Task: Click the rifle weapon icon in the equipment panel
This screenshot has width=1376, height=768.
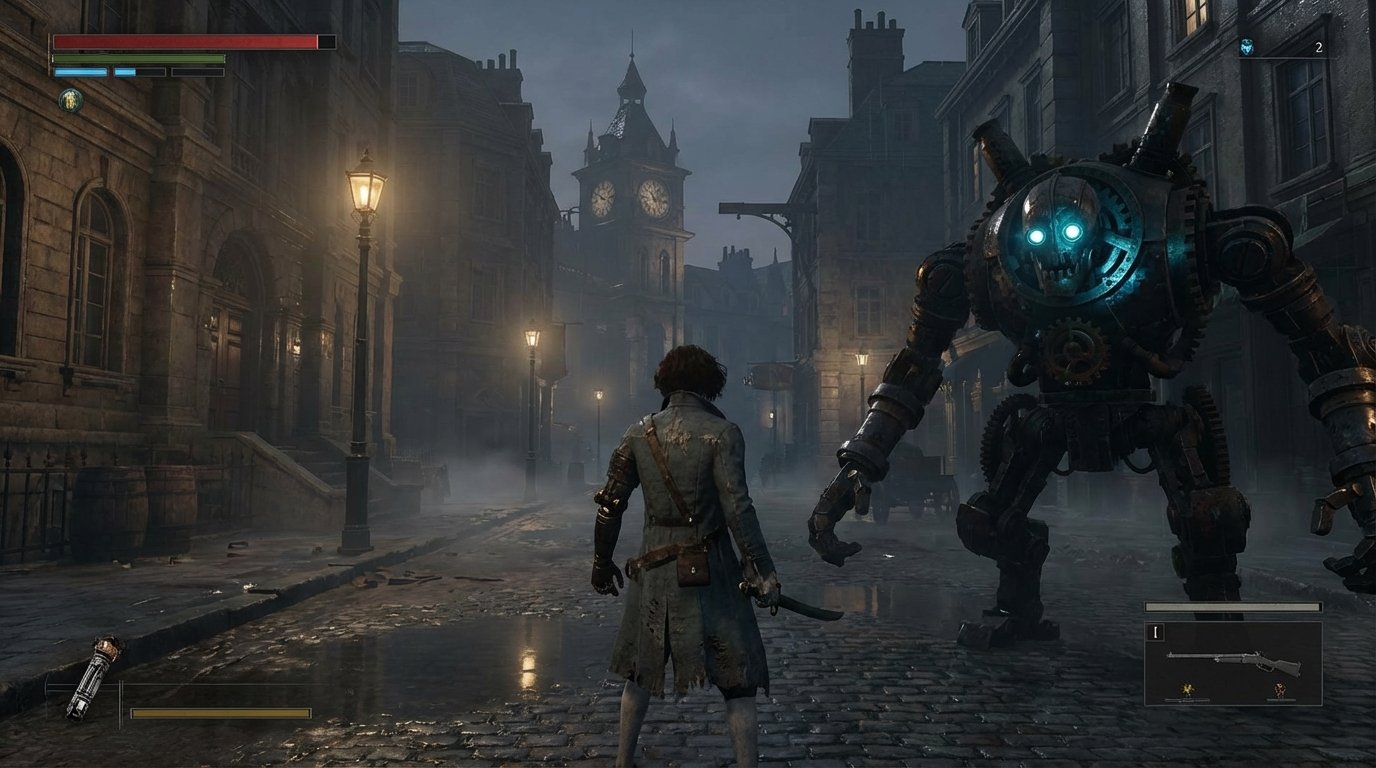Action: [x=1235, y=661]
